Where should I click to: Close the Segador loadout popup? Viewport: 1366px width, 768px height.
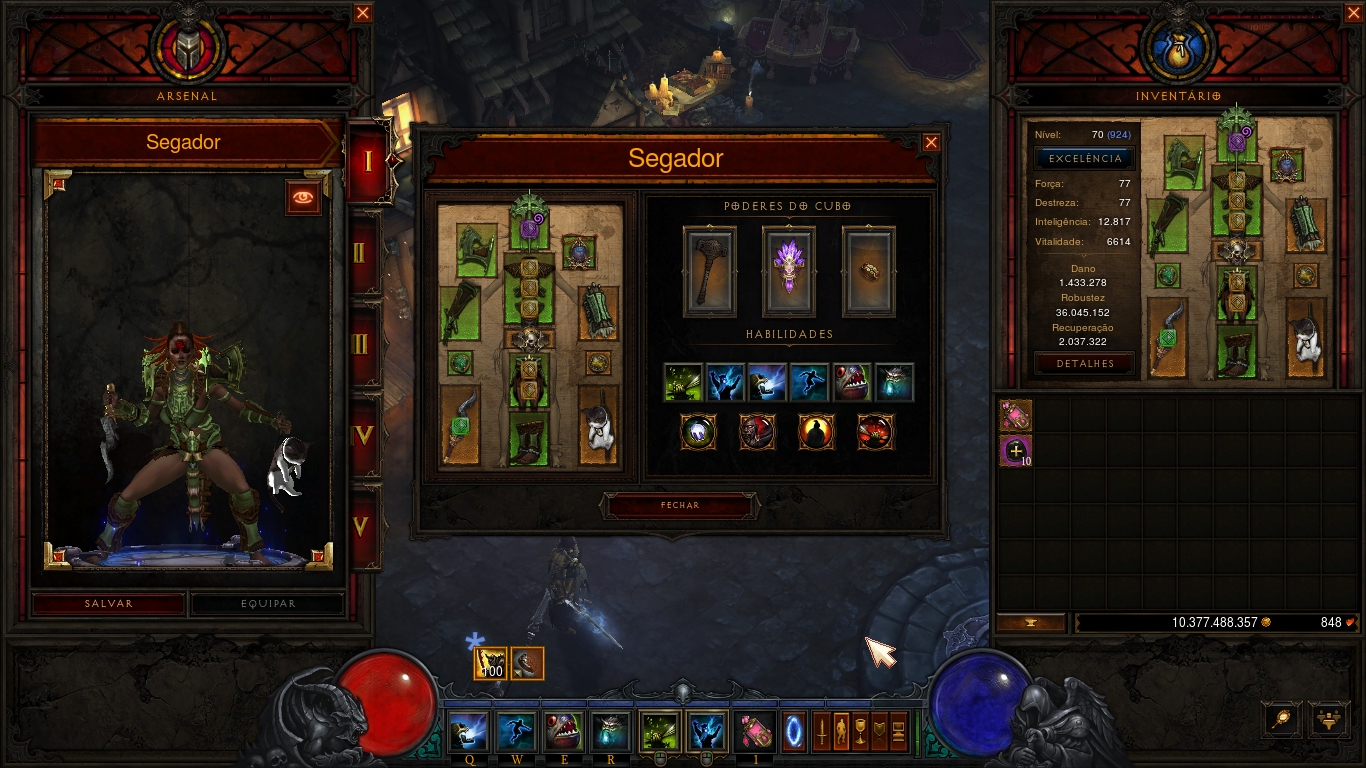coord(931,143)
